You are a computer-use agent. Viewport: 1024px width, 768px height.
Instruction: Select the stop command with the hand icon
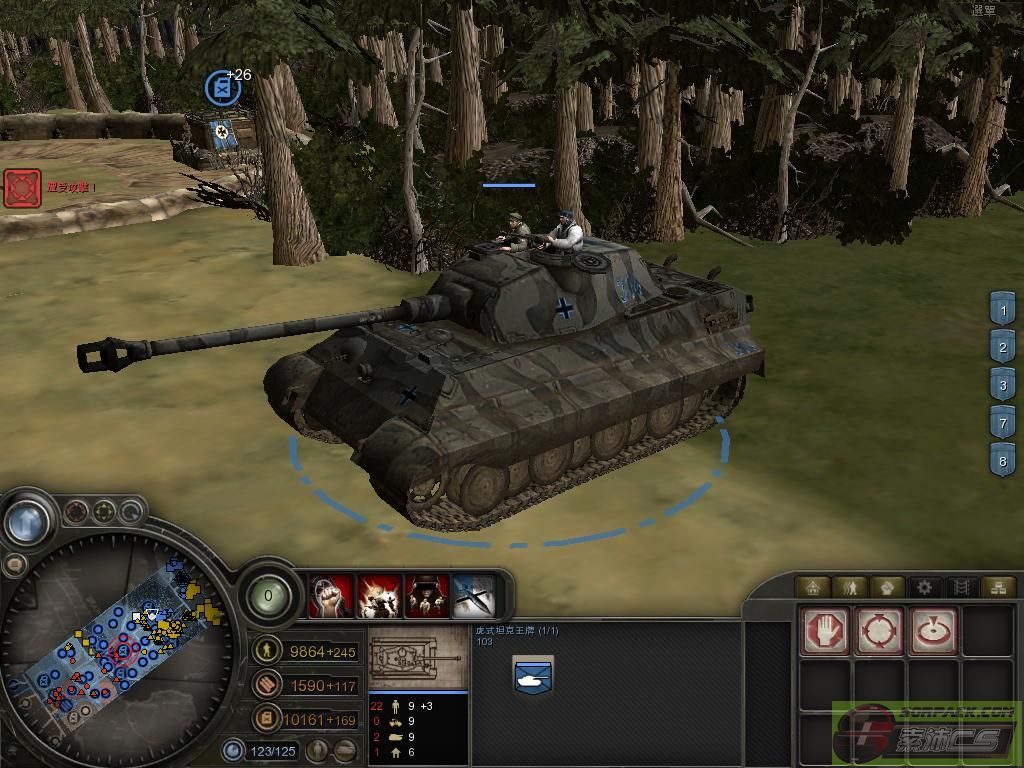pos(825,631)
